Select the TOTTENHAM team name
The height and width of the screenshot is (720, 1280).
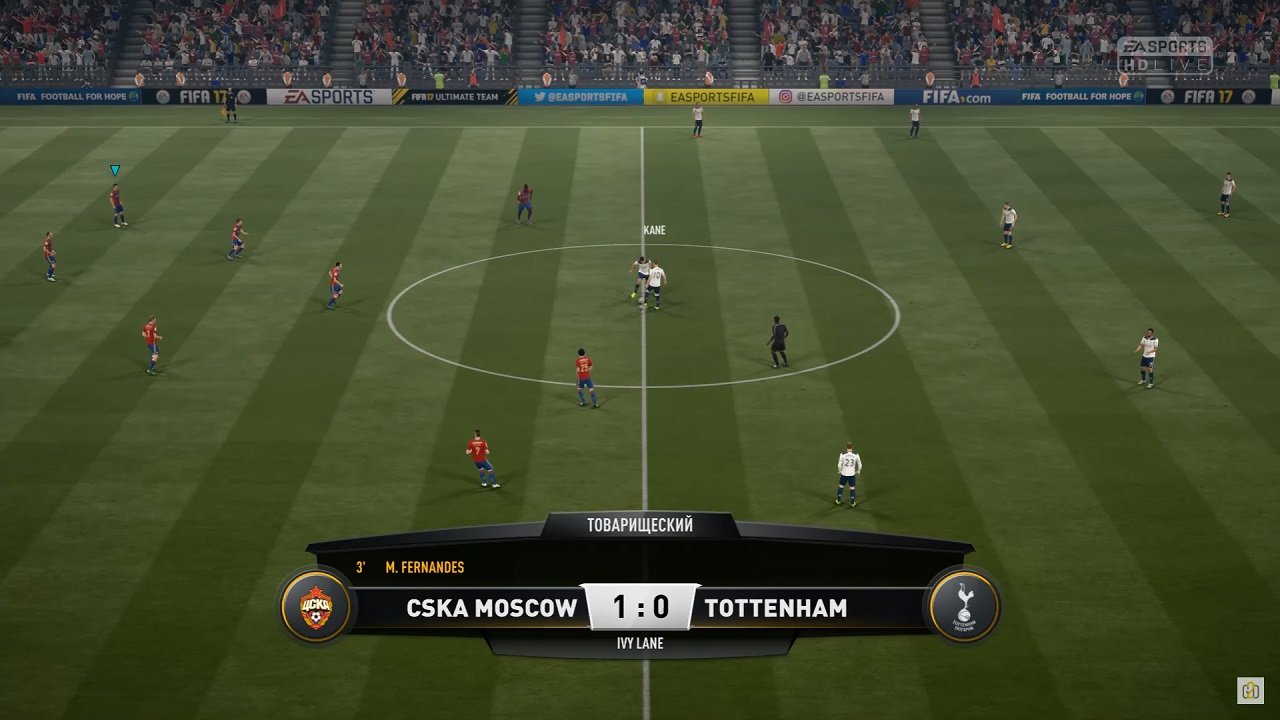click(775, 607)
